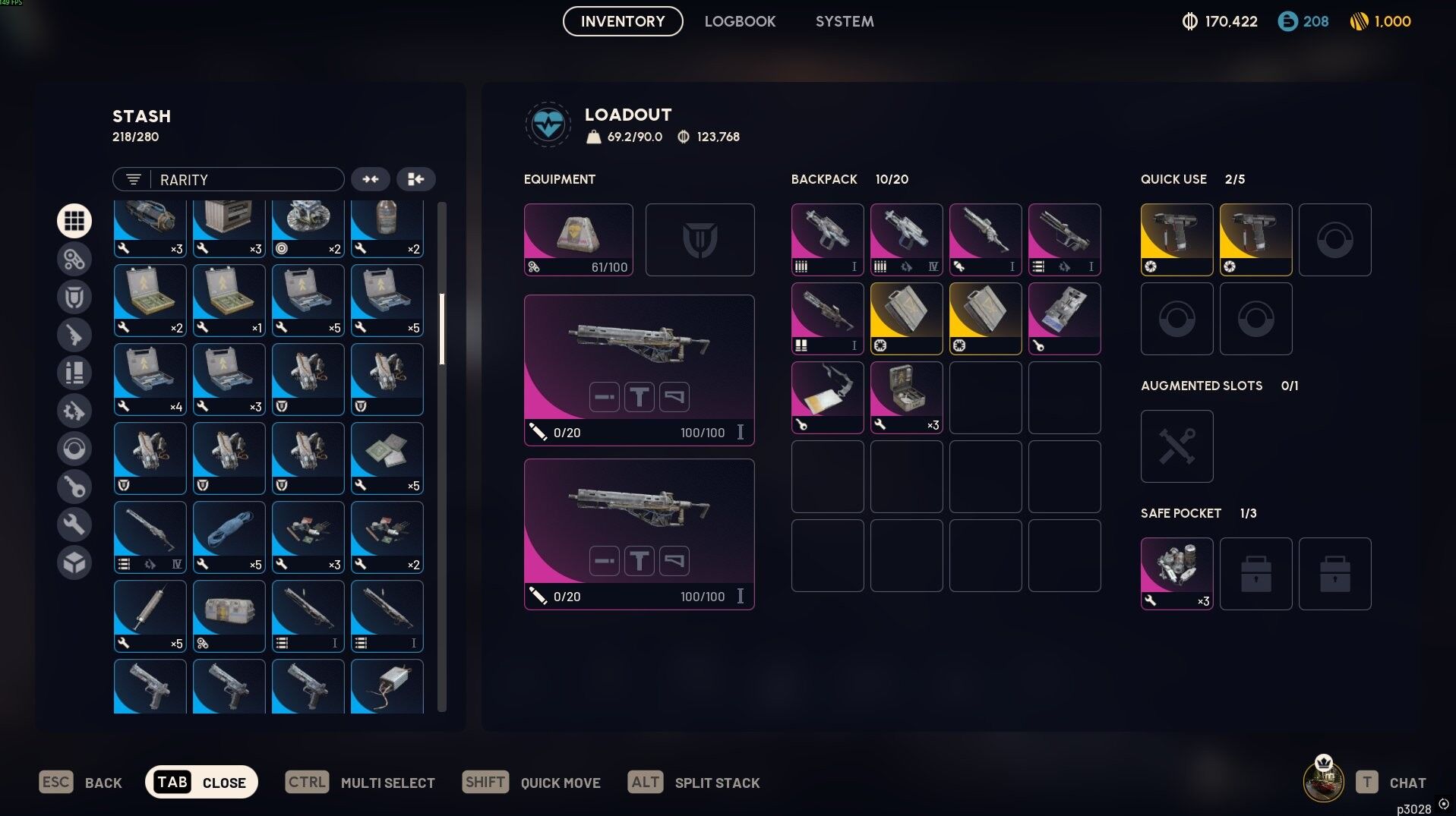The image size is (1456, 816).
Task: Open the wrench tools filter icon
Action: click(74, 524)
